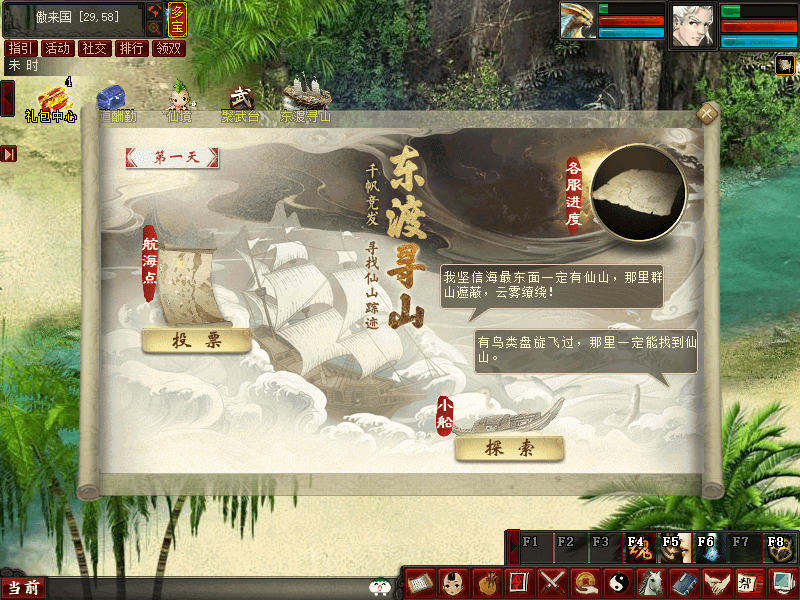
Task: Open the 社交 social menu
Action: 95,48
